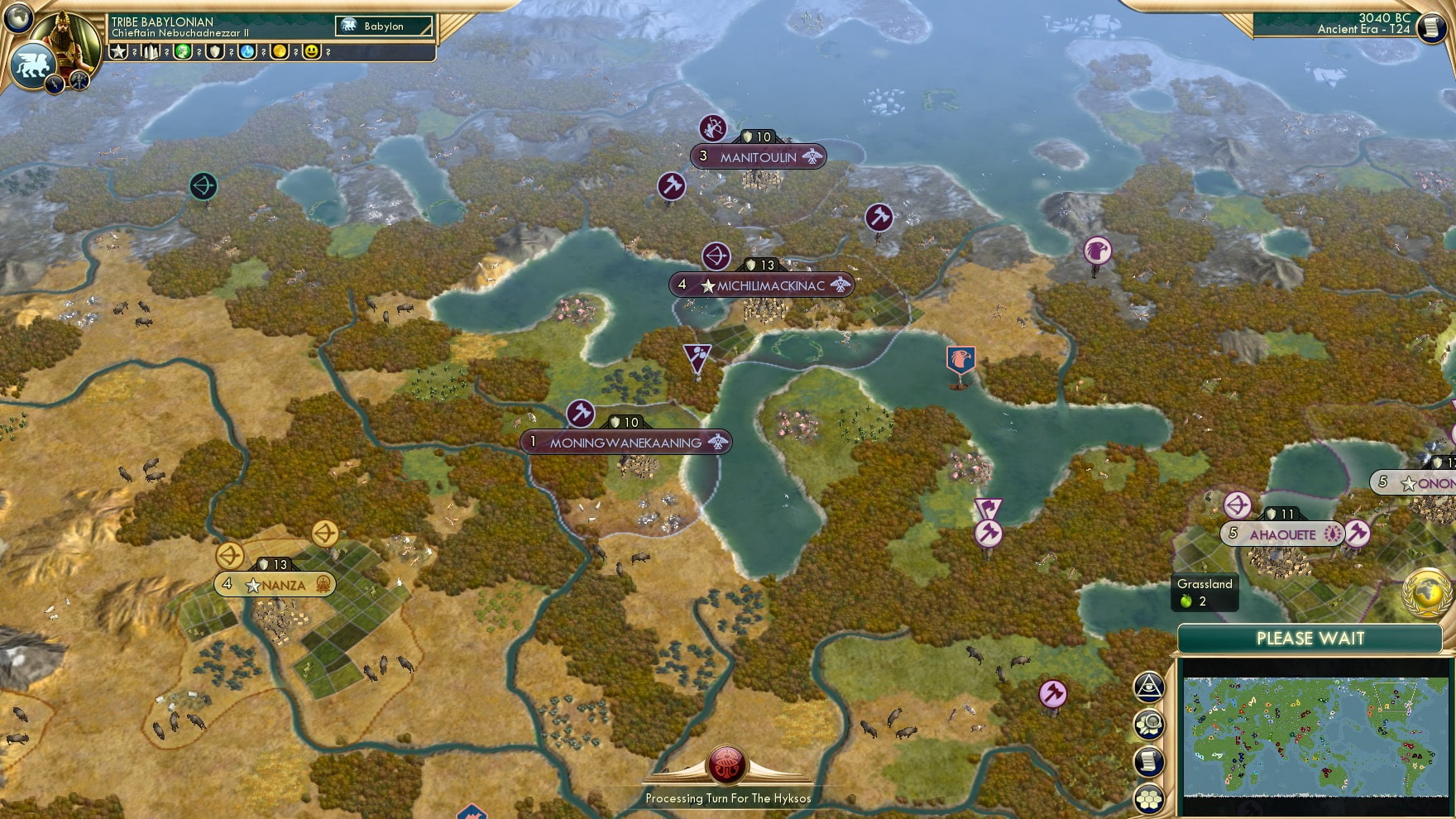Open the Grassland tile info tab
This screenshot has height=819, width=1456.
(1204, 592)
